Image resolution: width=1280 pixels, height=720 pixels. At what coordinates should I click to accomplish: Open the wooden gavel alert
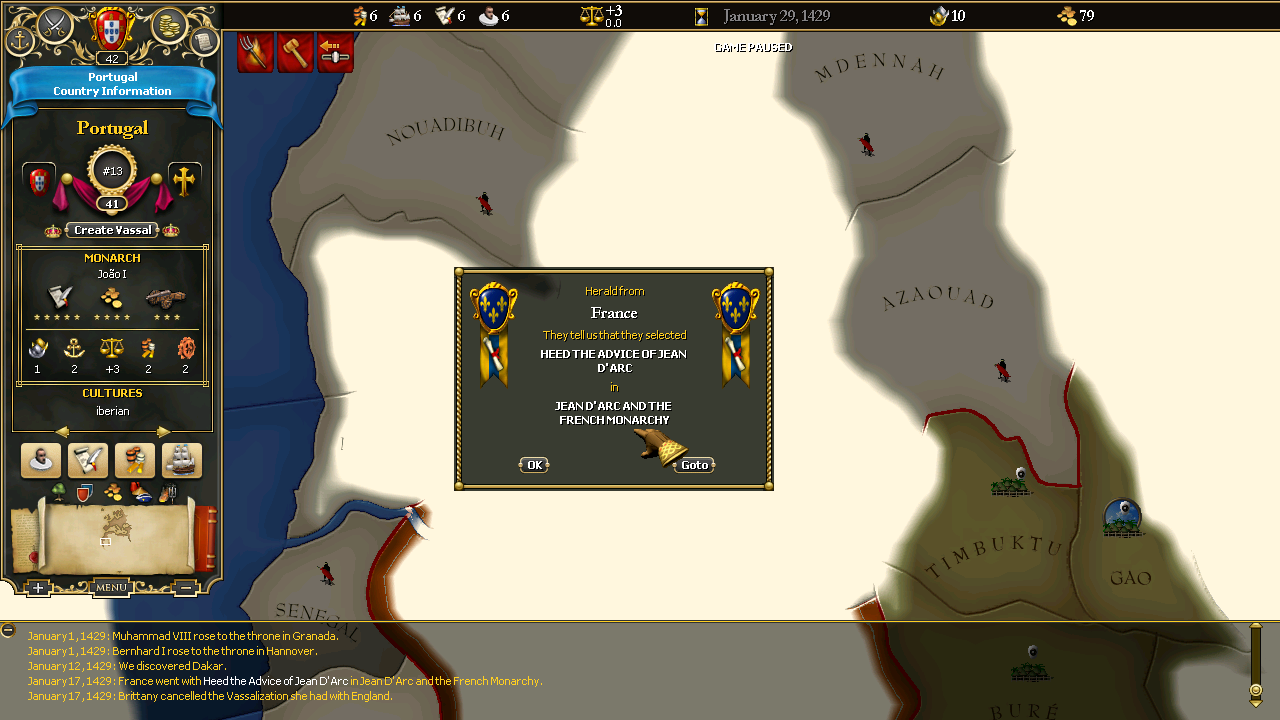pos(296,52)
